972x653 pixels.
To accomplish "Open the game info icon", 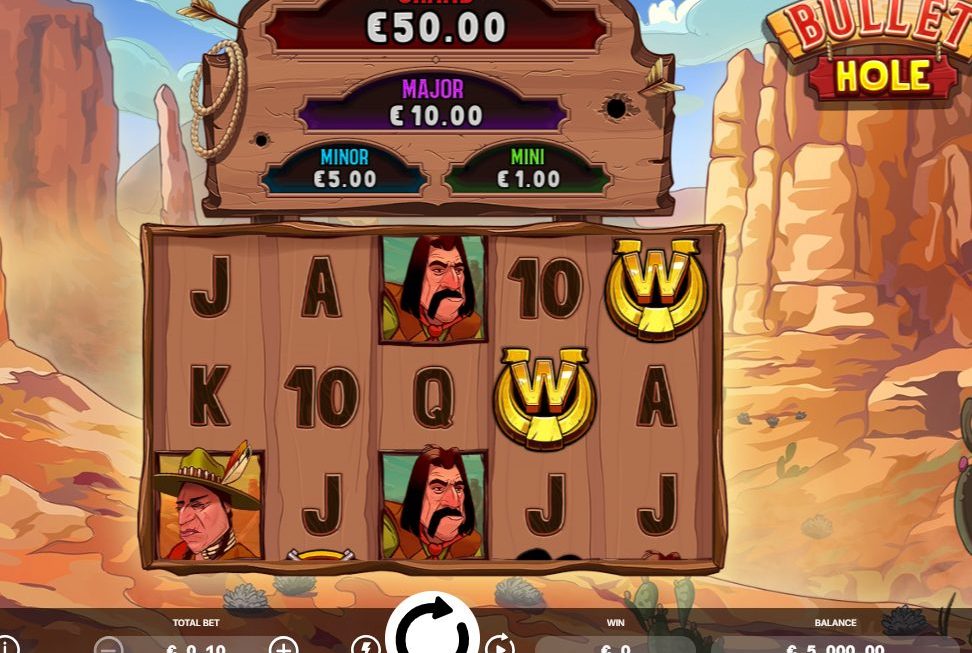I will pos(8,646).
